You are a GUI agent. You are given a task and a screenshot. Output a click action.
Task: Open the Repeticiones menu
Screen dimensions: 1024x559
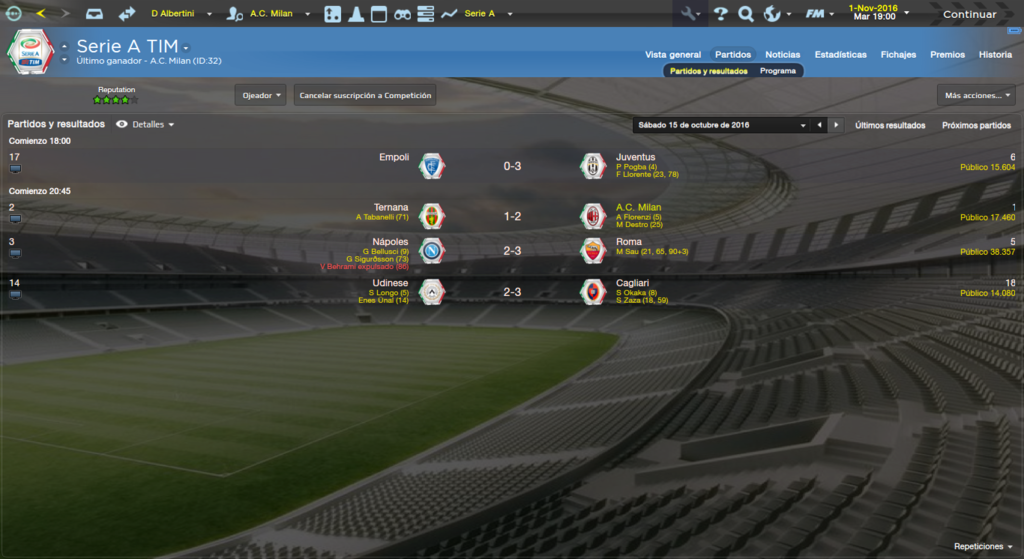[983, 547]
